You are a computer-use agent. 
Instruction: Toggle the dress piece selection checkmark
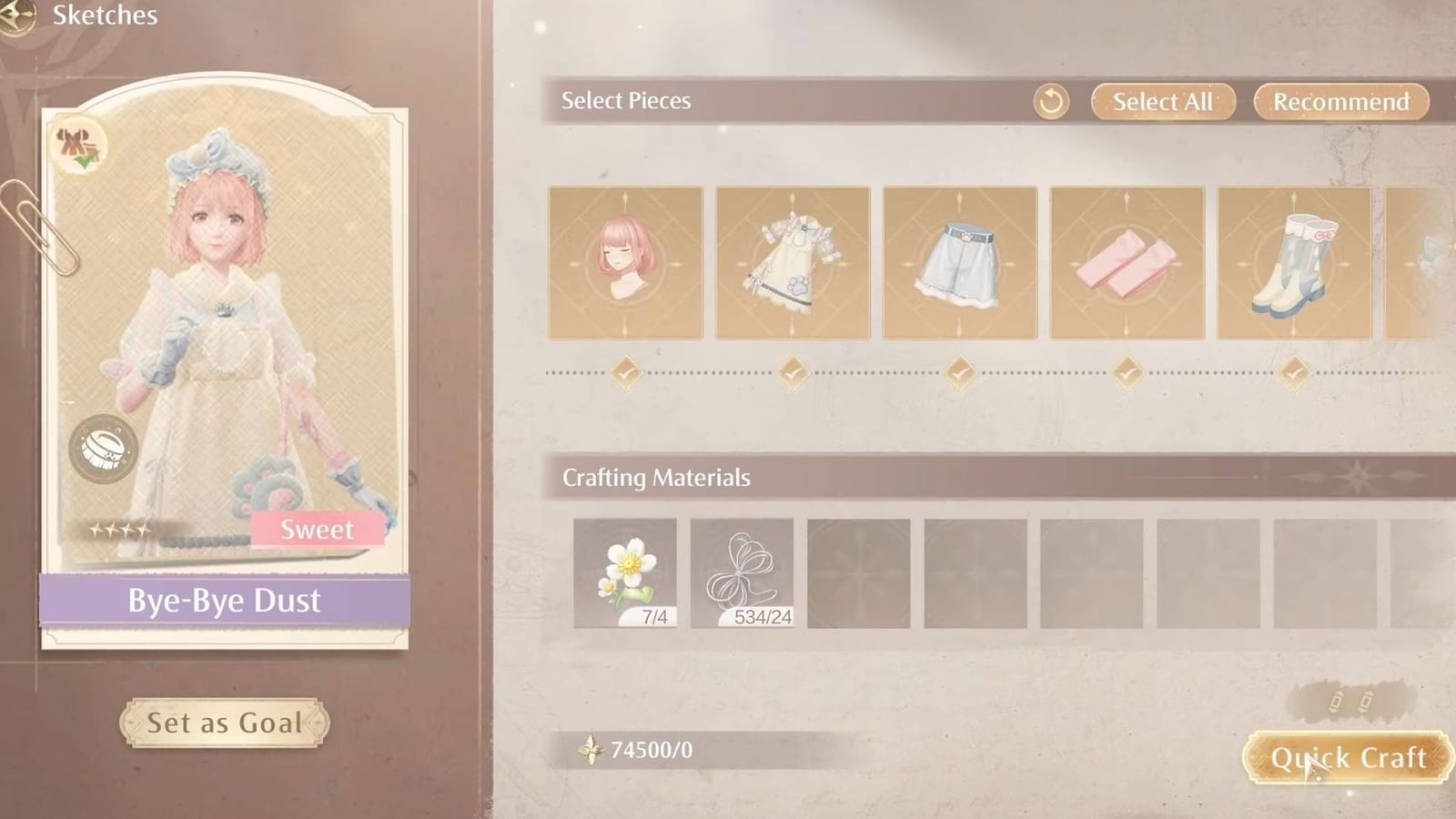pos(793,369)
